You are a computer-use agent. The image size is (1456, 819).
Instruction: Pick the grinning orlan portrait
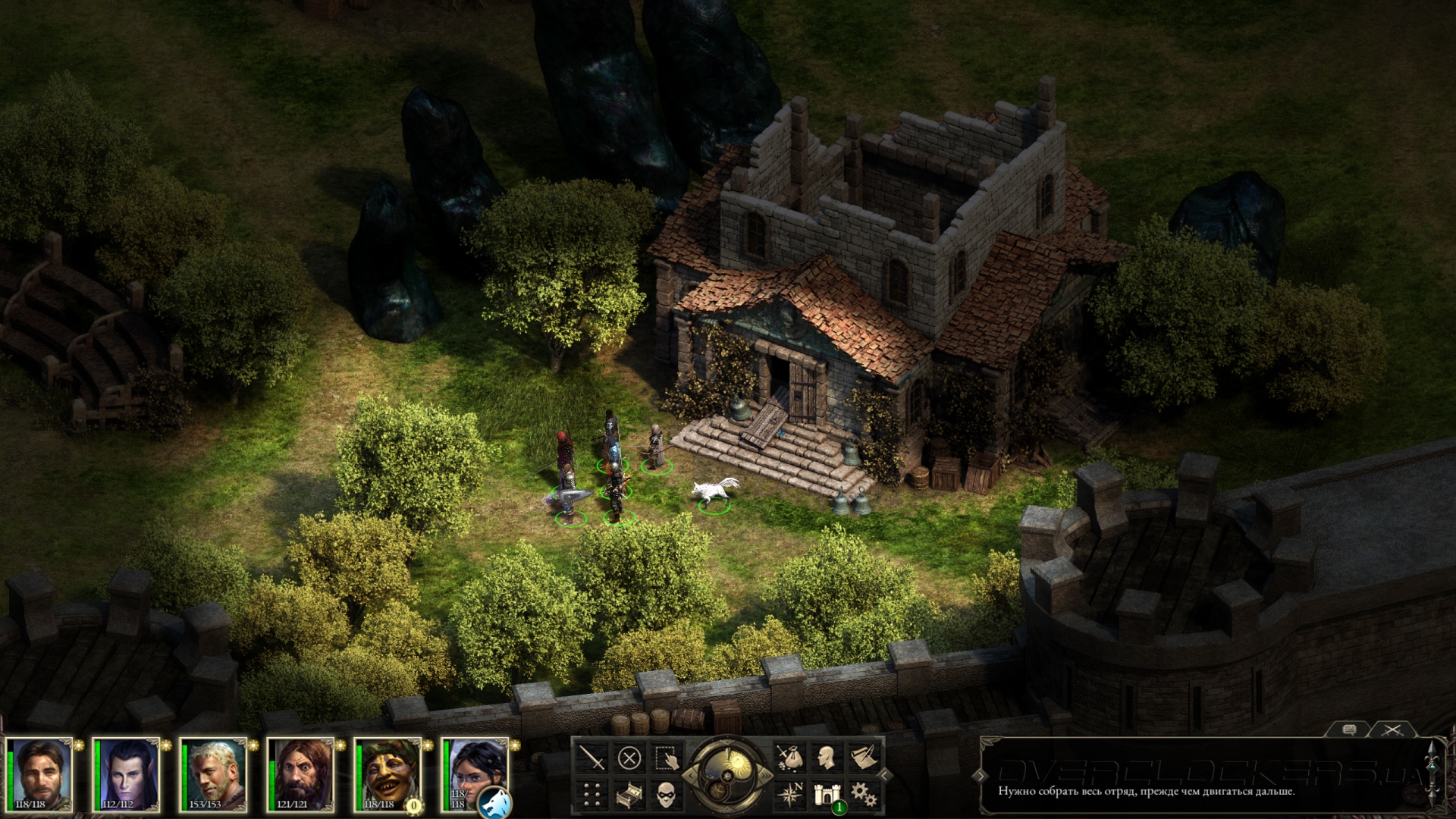click(389, 775)
